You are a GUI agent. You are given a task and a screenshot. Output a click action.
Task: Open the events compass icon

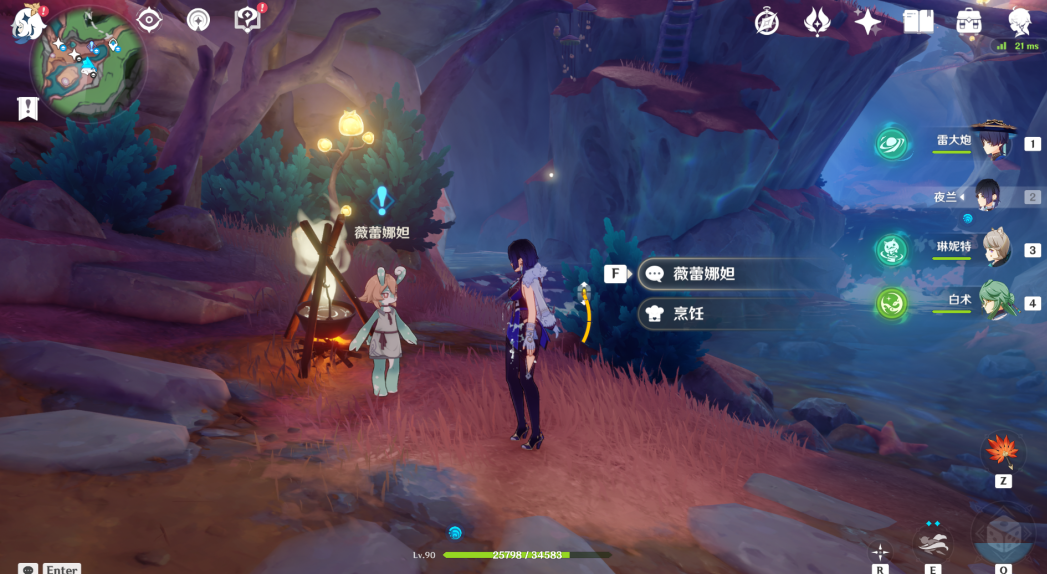coord(767,21)
